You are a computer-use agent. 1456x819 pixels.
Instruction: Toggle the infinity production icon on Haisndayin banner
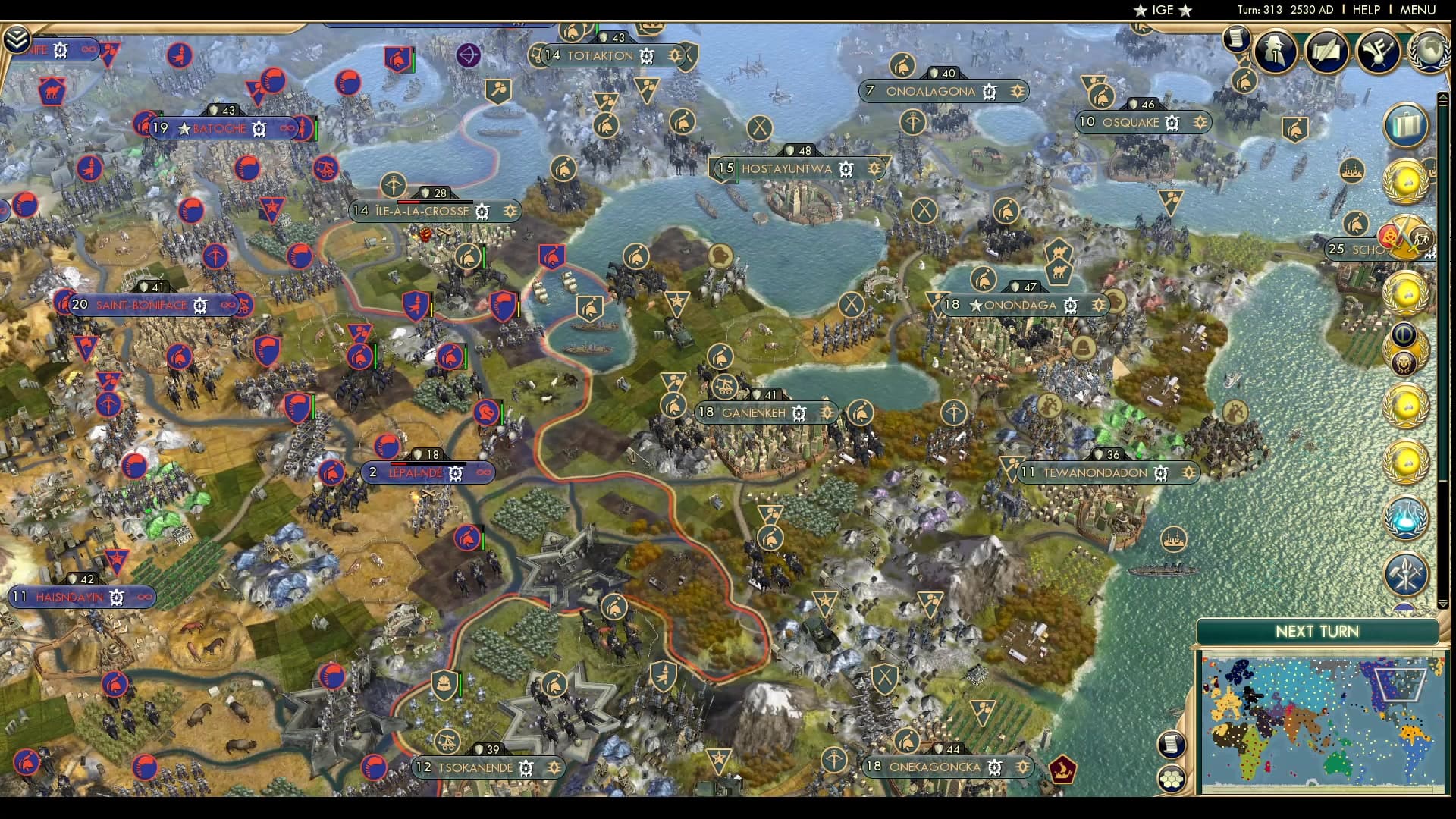[144, 597]
